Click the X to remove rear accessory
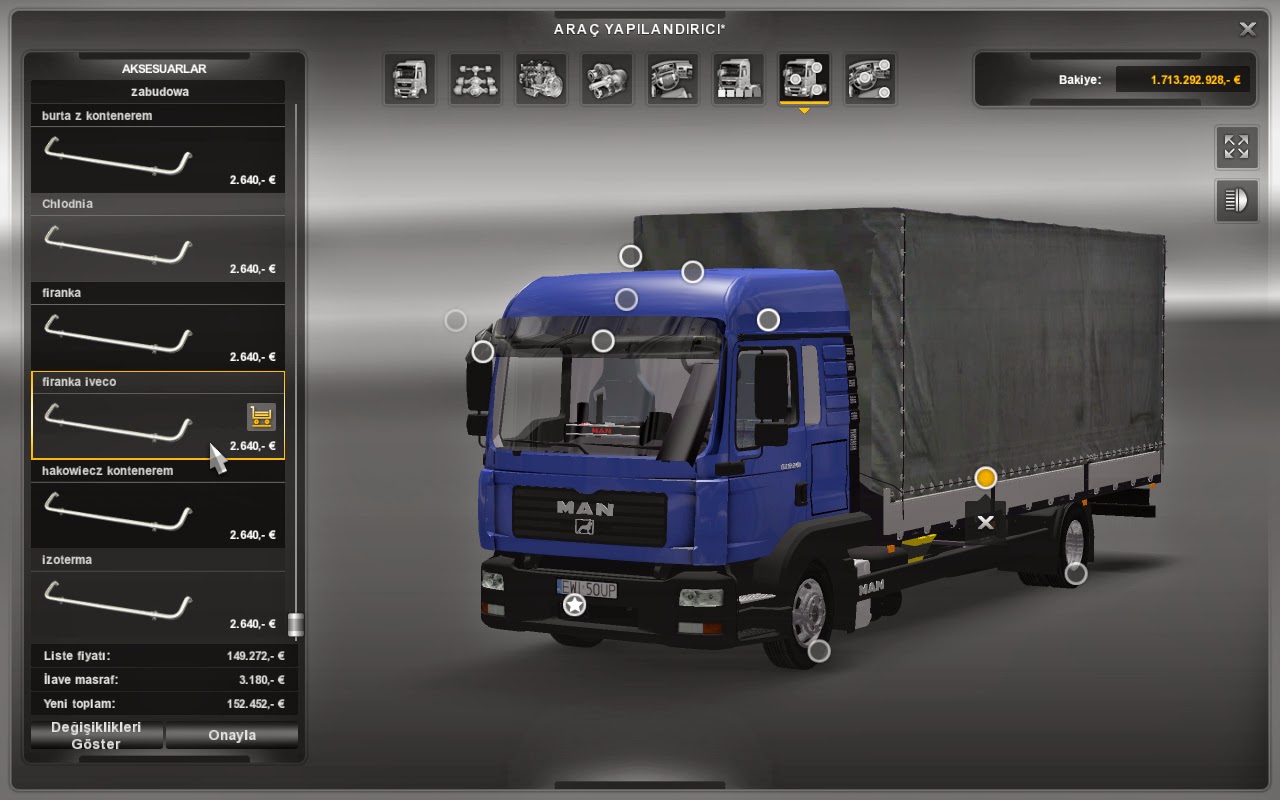Screen dimensions: 1280x800 tap(987, 521)
